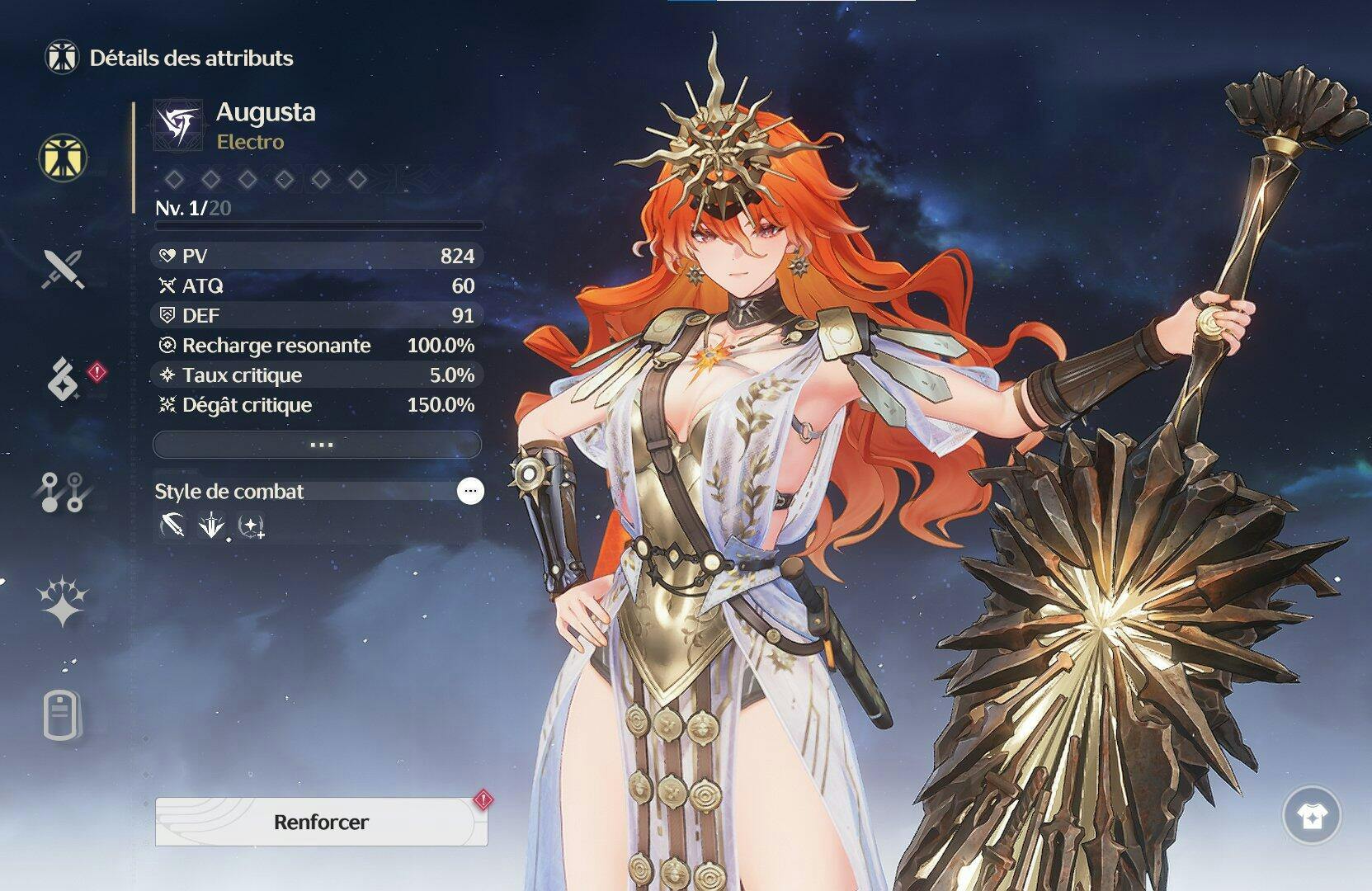Select the connected nodes skill tree tab
The height and width of the screenshot is (891, 1372).
[x=63, y=492]
